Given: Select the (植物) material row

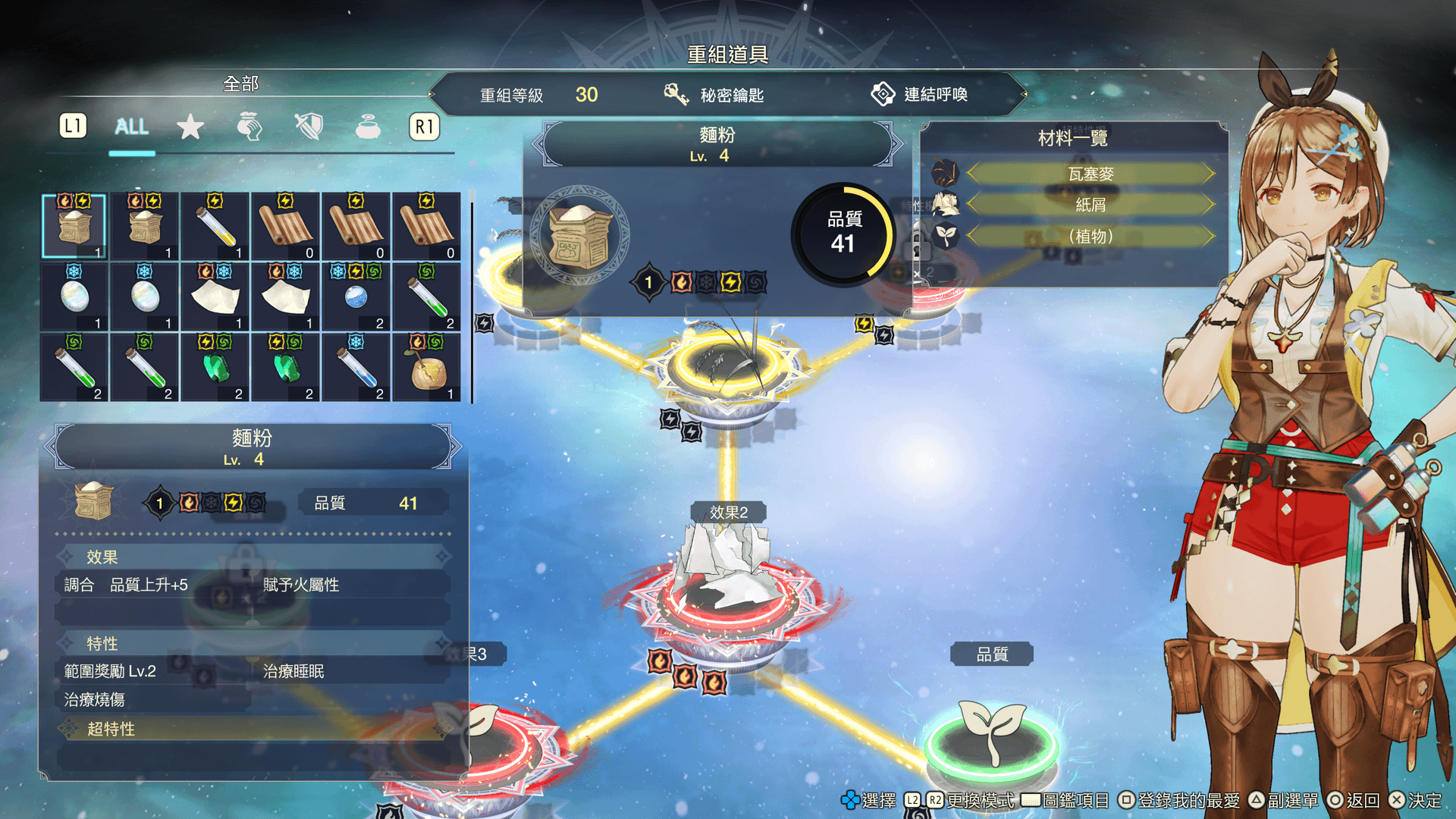Looking at the screenshot, I should coord(1090,237).
